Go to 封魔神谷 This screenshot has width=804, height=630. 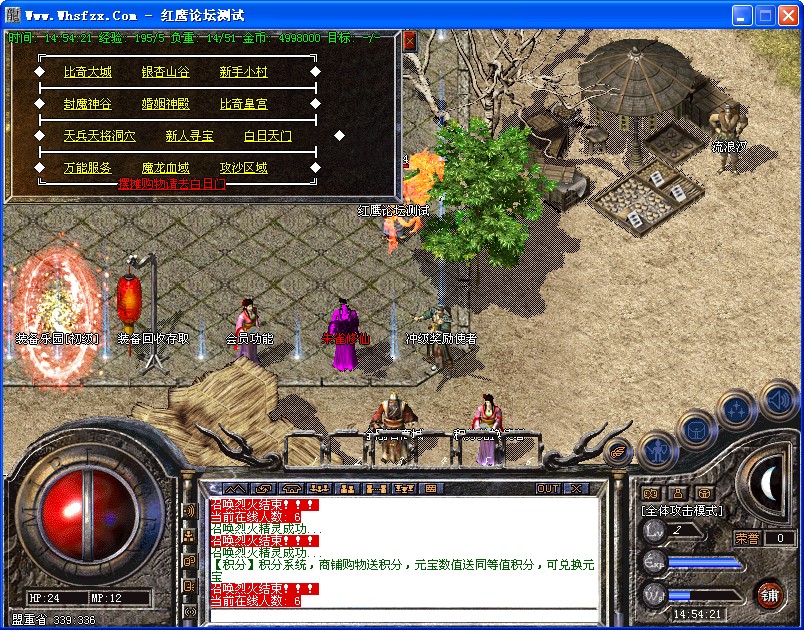click(x=88, y=104)
